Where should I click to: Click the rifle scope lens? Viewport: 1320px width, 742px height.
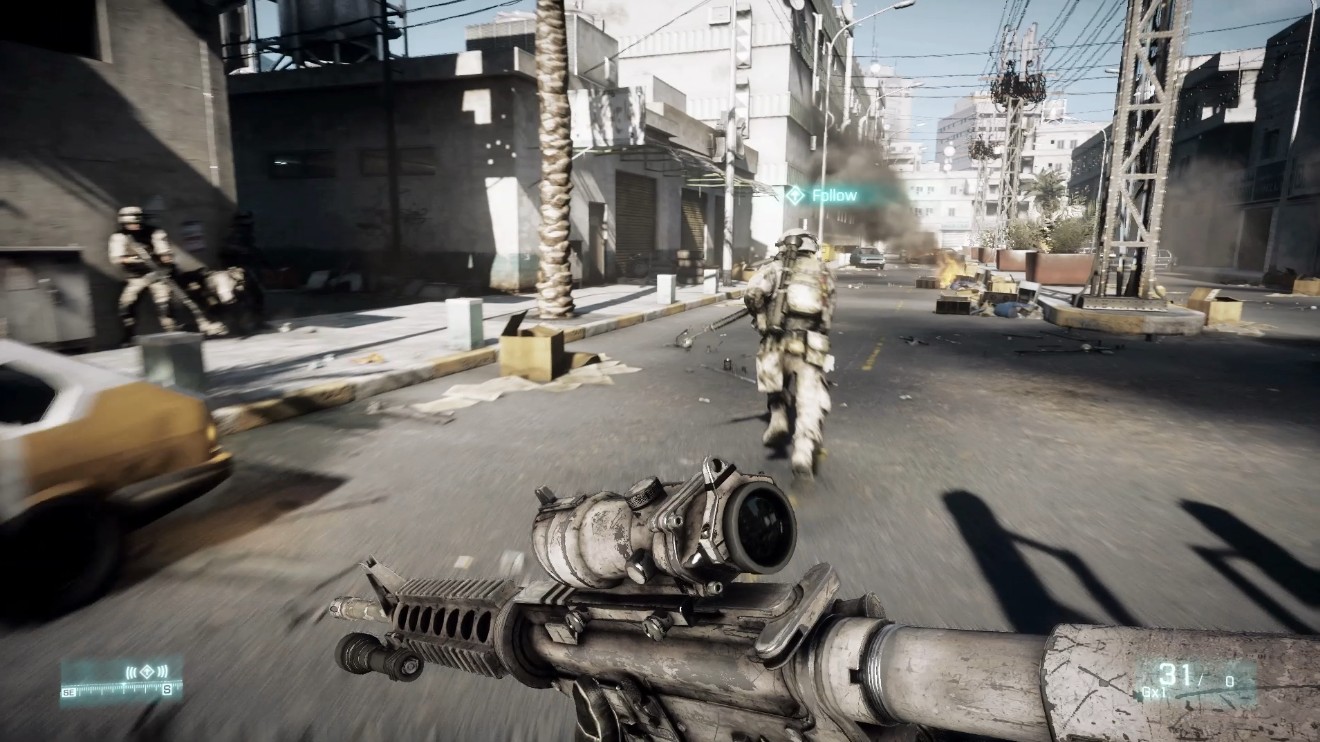(762, 527)
